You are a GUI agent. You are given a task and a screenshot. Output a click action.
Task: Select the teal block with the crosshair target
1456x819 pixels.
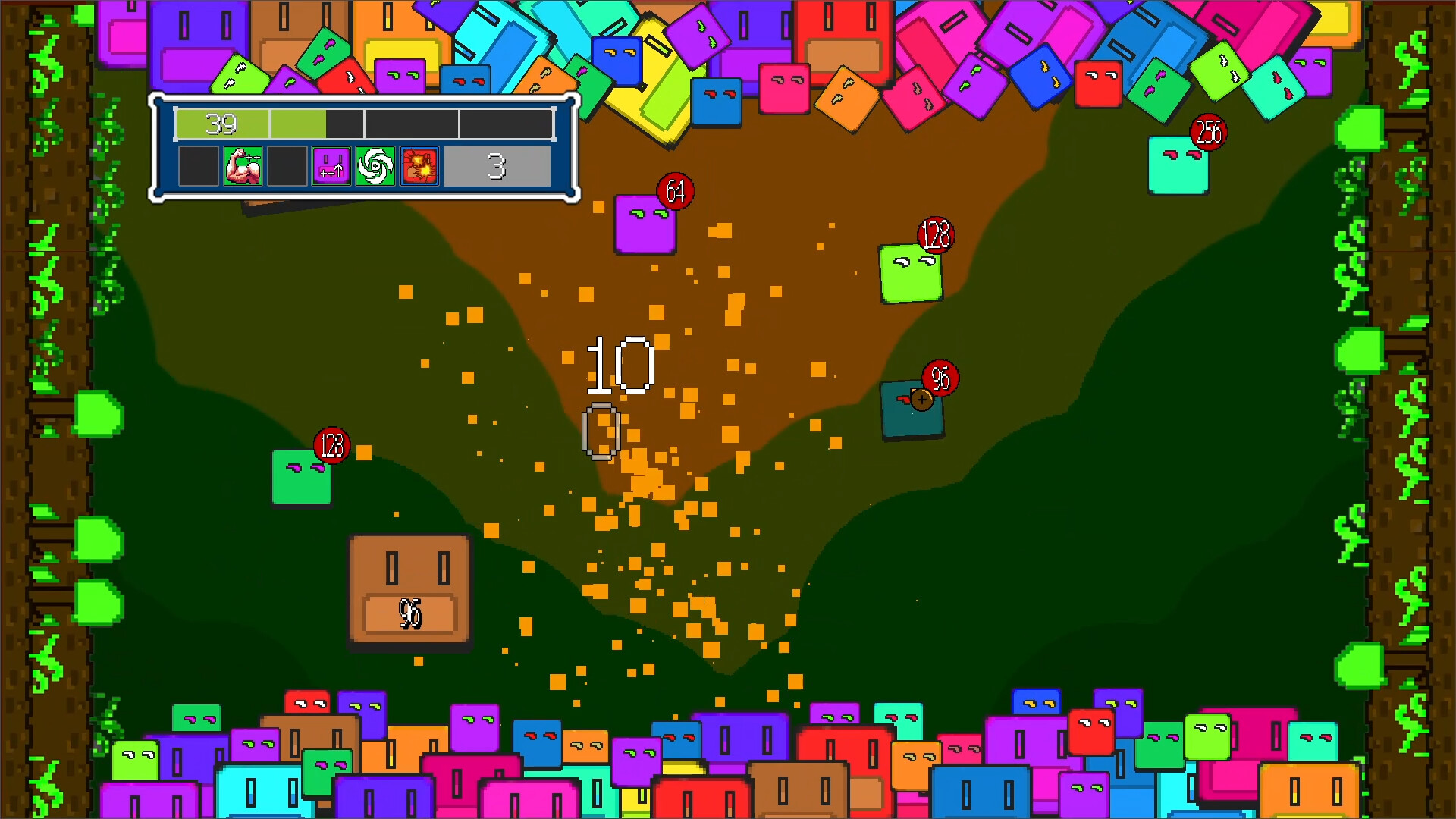912,409
